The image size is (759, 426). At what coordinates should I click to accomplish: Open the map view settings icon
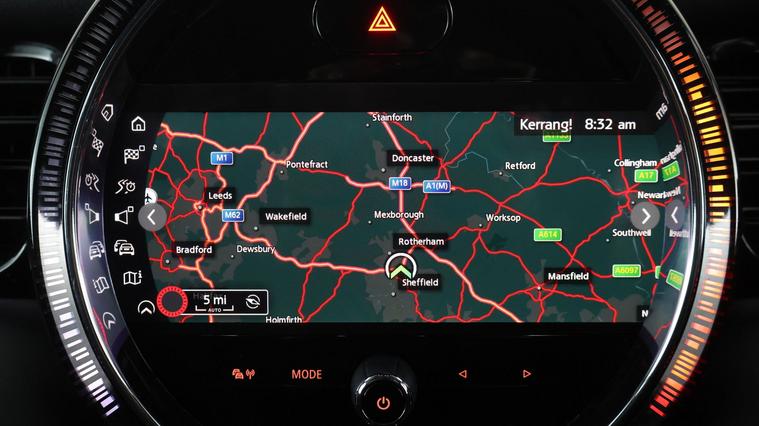pyautogui.click(x=132, y=277)
